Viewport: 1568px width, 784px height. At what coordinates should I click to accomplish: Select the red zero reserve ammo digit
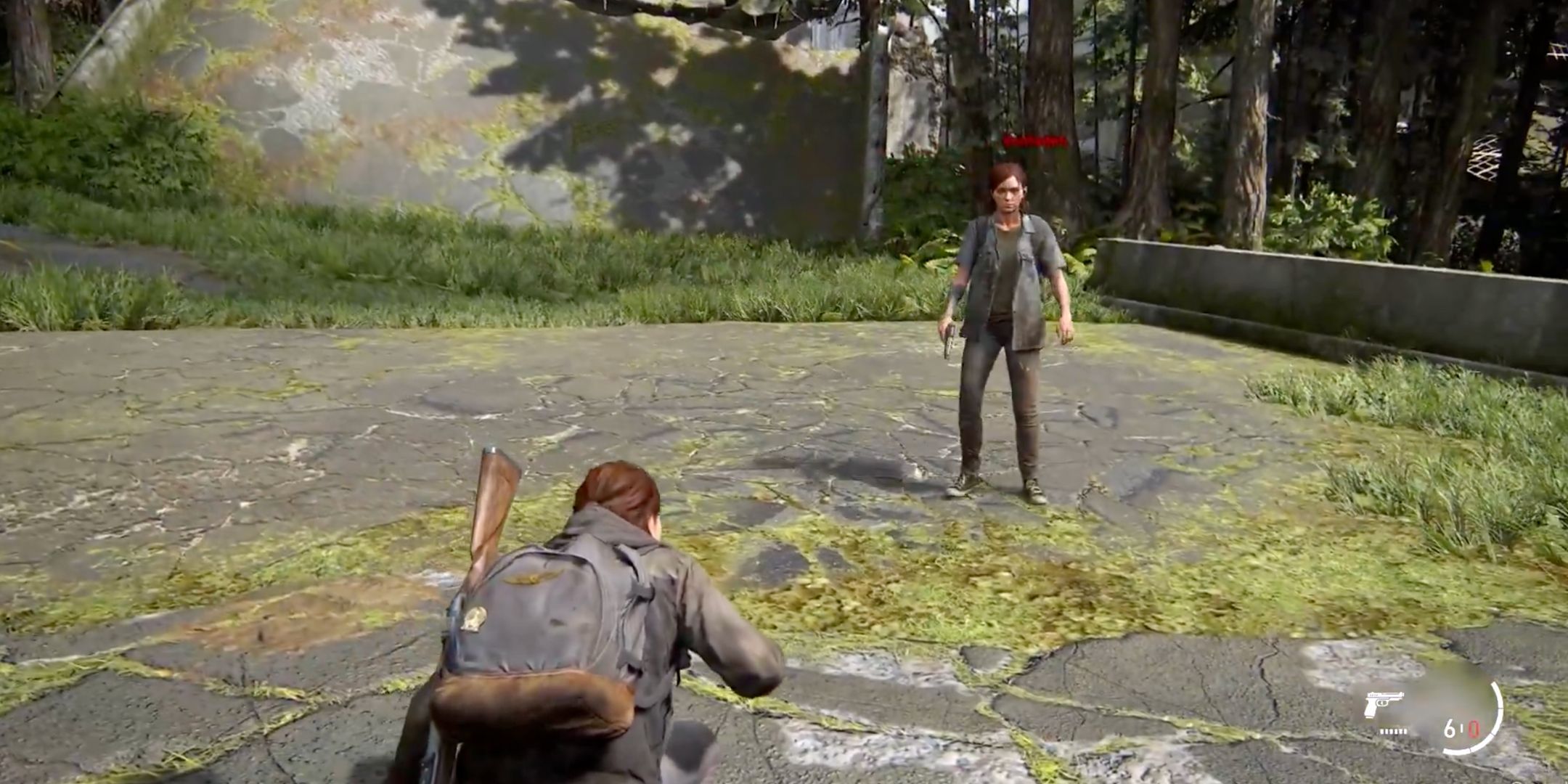pyautogui.click(x=1473, y=729)
